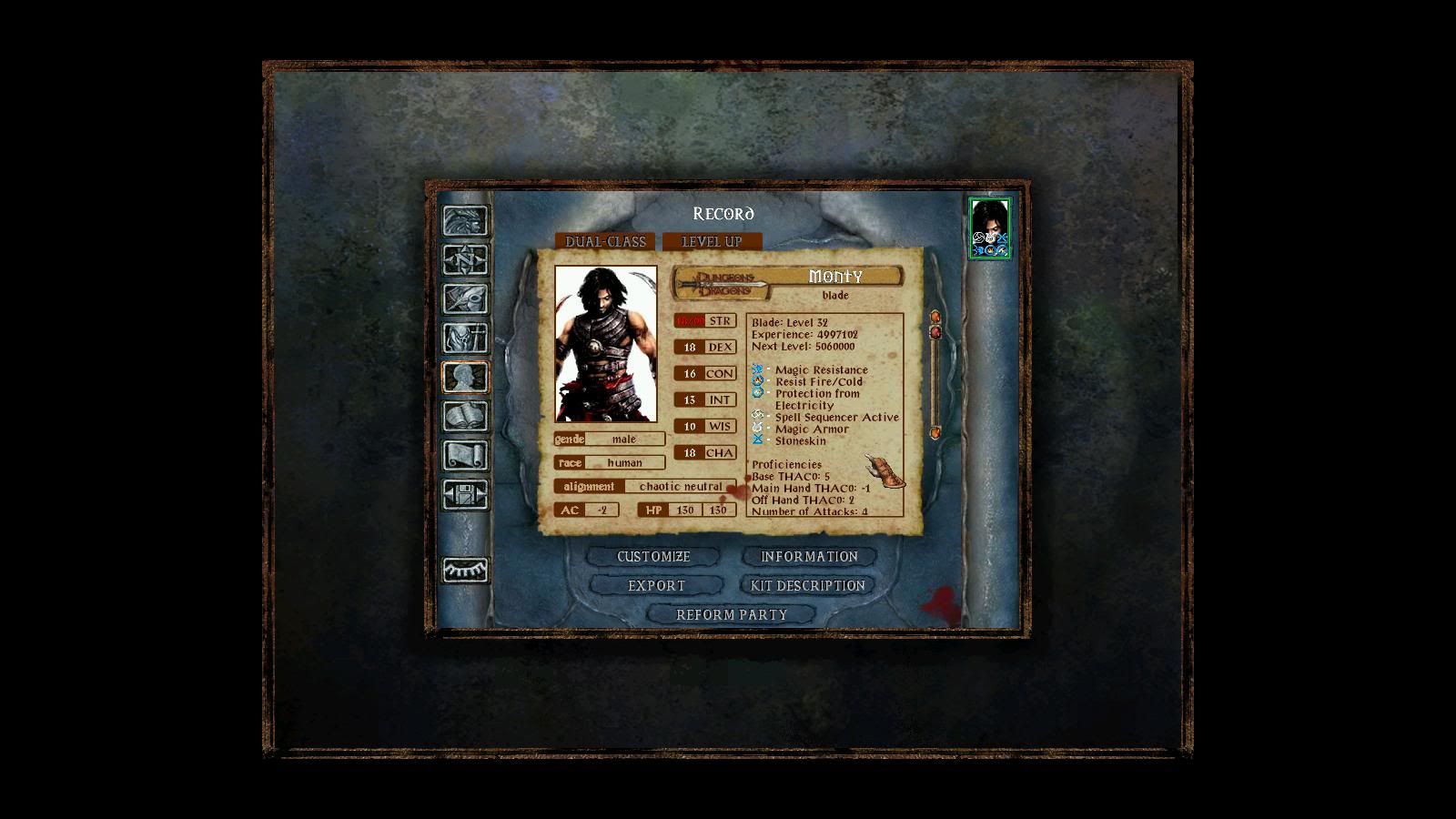Choose Reform Party

[732, 614]
